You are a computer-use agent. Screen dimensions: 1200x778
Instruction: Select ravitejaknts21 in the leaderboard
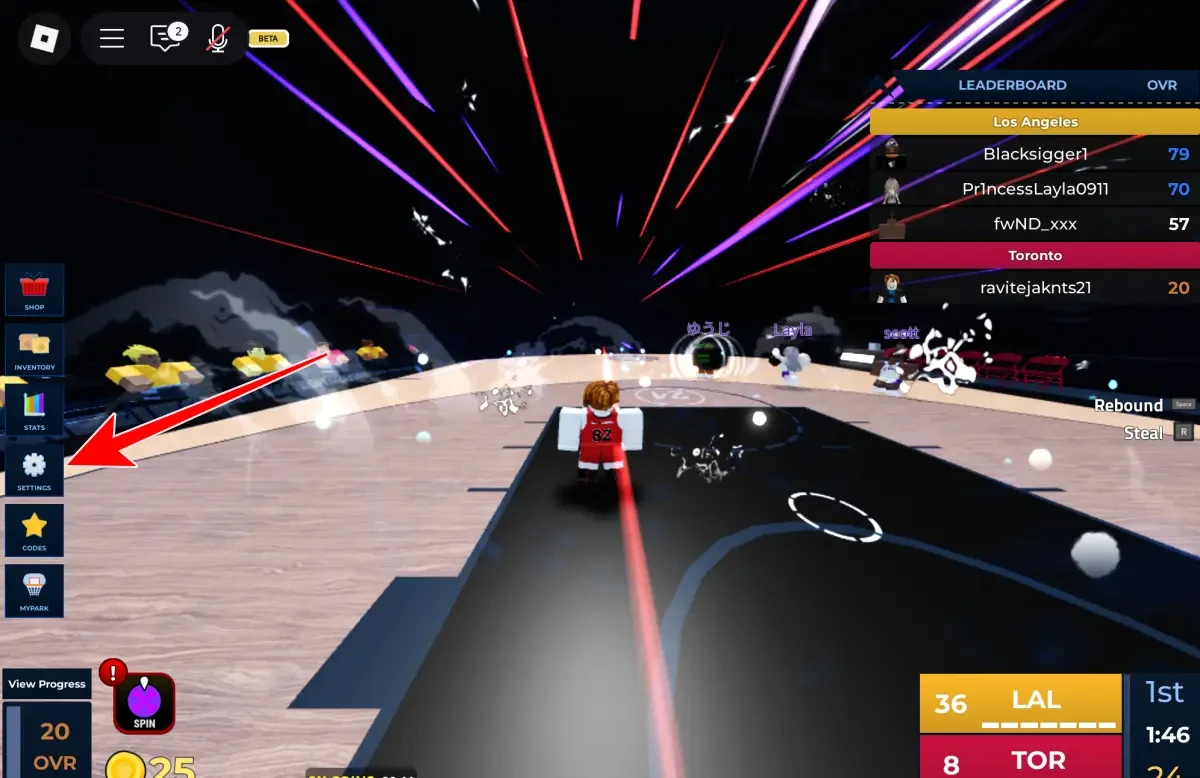1035,288
